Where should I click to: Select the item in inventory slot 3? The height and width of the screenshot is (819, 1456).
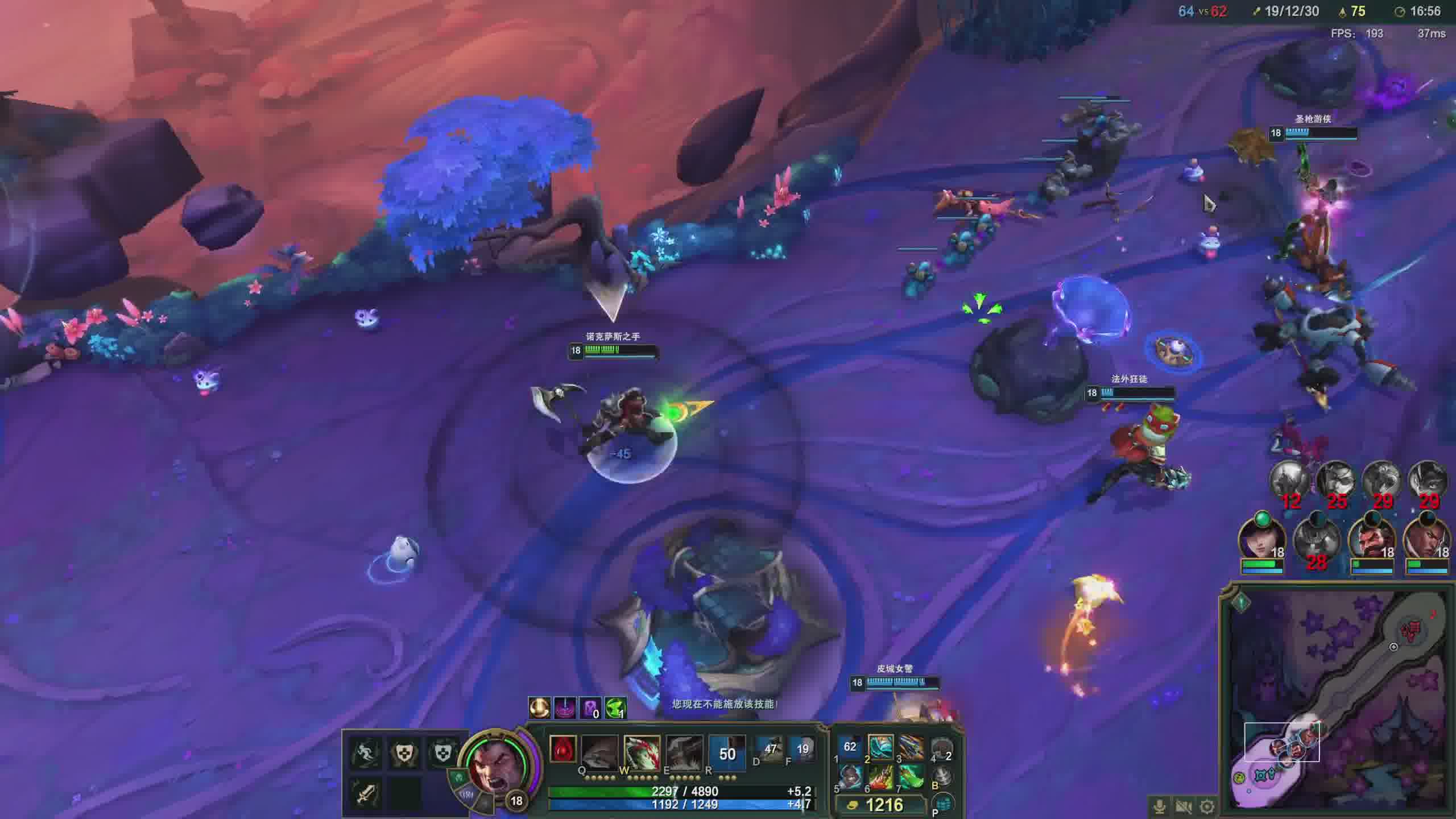[911, 747]
